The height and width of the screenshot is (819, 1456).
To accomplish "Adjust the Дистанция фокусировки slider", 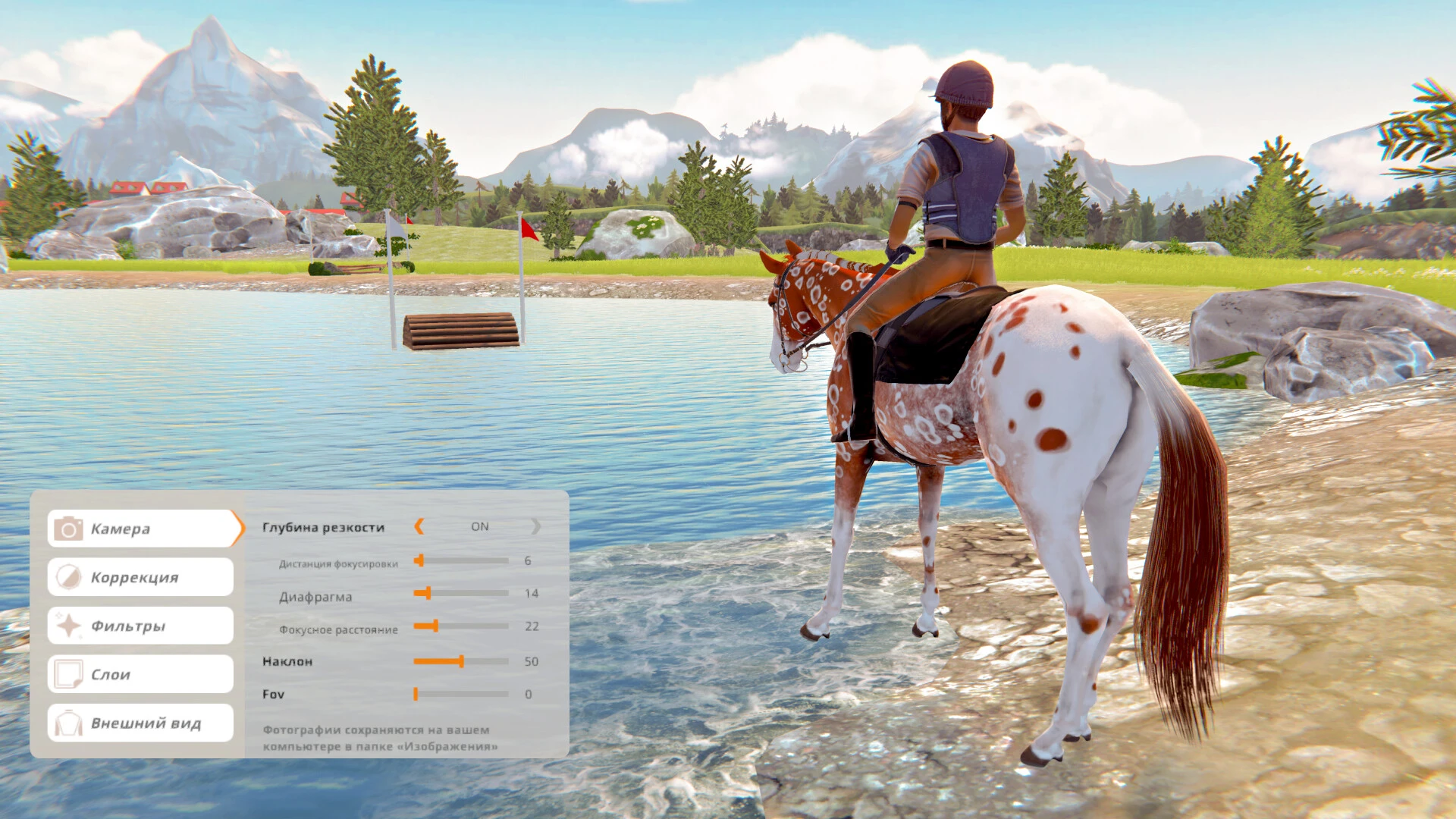I will (x=419, y=560).
